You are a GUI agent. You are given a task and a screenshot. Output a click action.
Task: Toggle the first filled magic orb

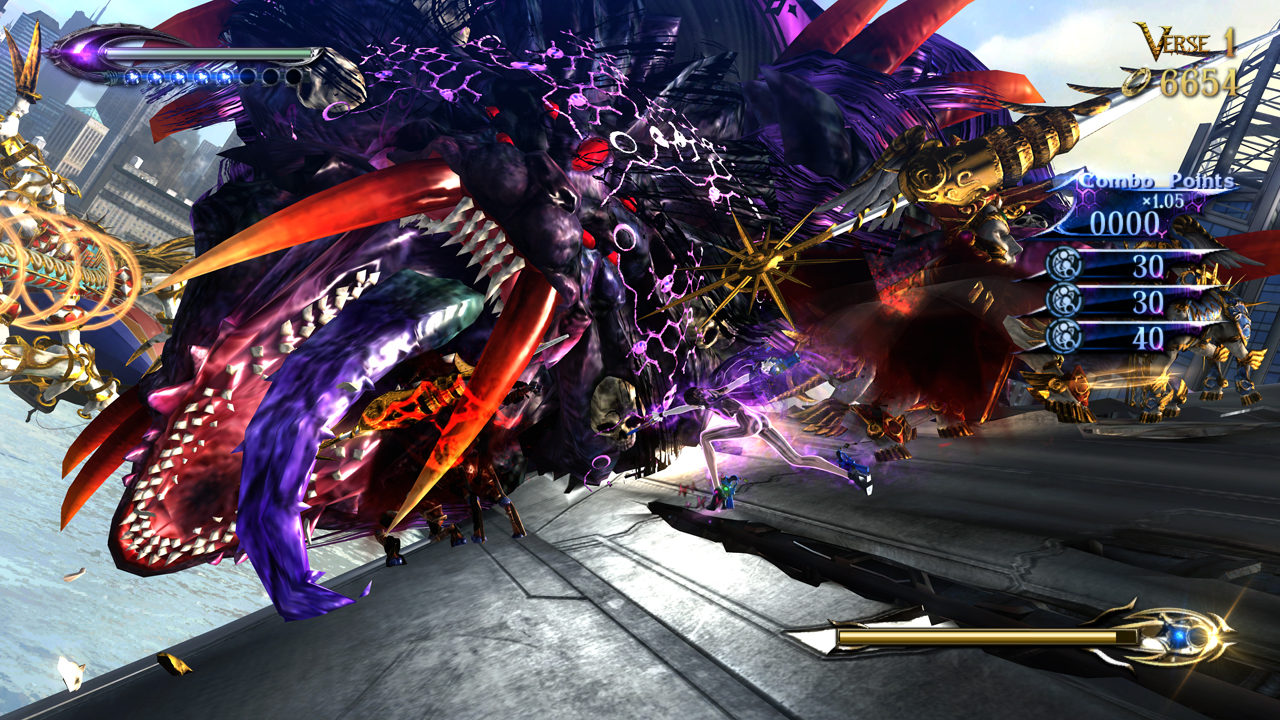pyautogui.click(x=134, y=77)
